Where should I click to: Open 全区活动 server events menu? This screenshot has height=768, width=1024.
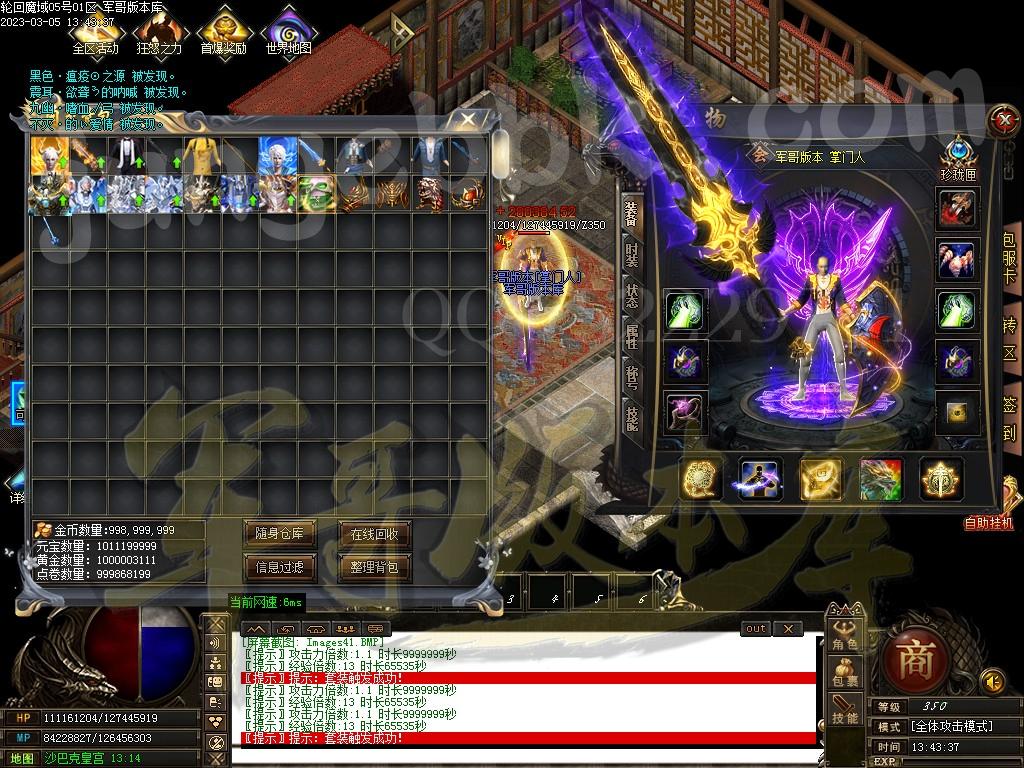(x=95, y=32)
